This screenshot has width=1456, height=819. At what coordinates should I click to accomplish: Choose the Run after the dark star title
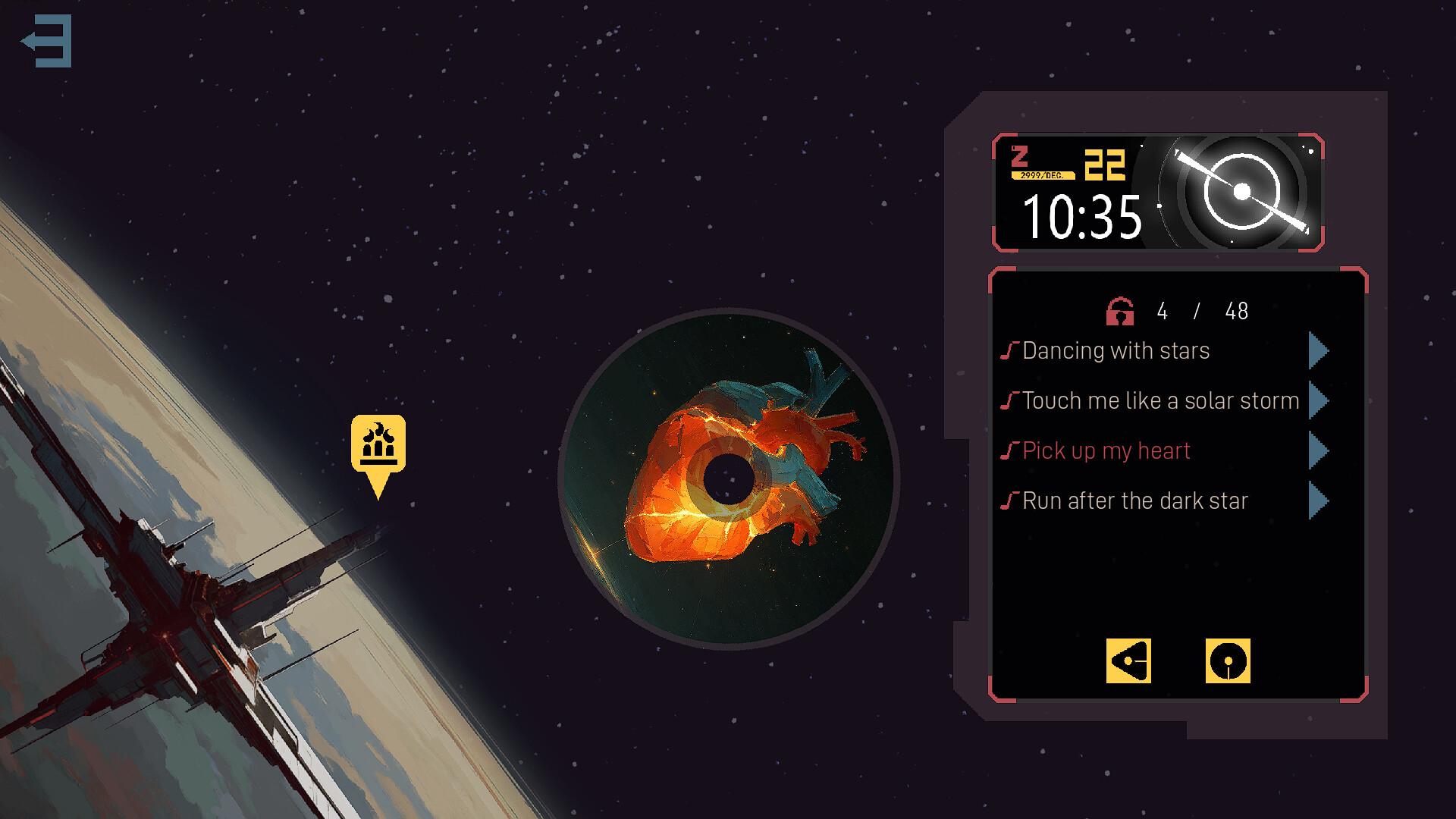[x=1134, y=500]
